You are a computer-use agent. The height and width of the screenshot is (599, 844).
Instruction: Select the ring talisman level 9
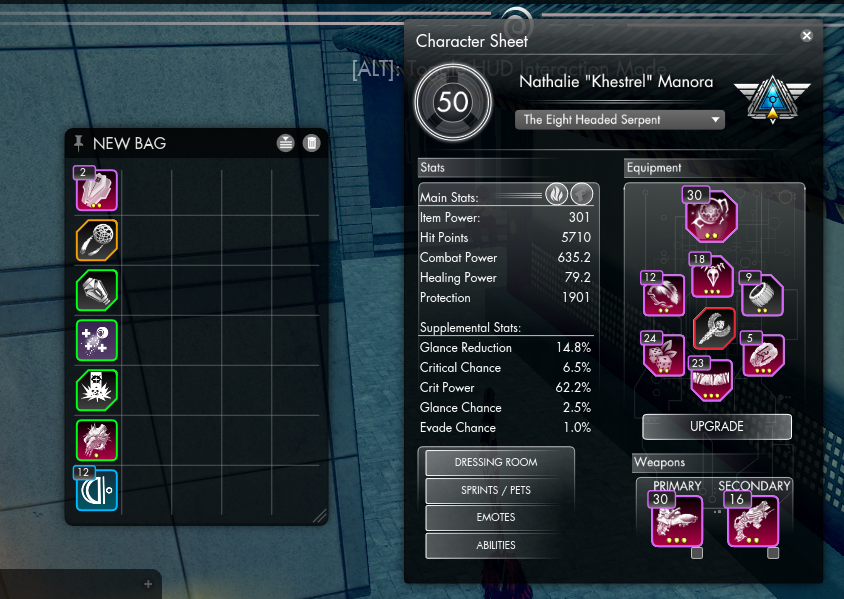pyautogui.click(x=762, y=294)
